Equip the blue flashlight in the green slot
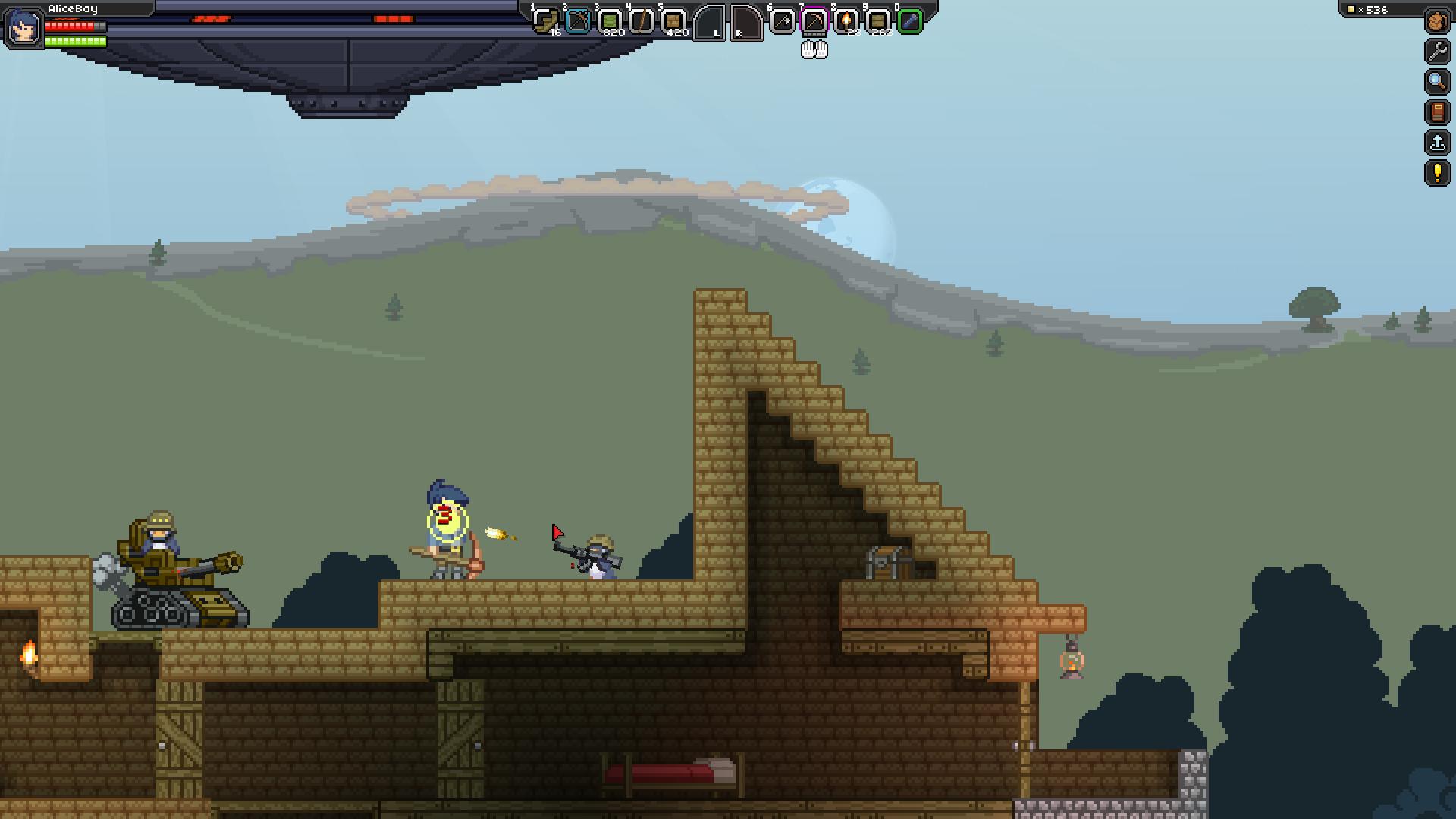This screenshot has width=1456, height=819. pos(910,20)
